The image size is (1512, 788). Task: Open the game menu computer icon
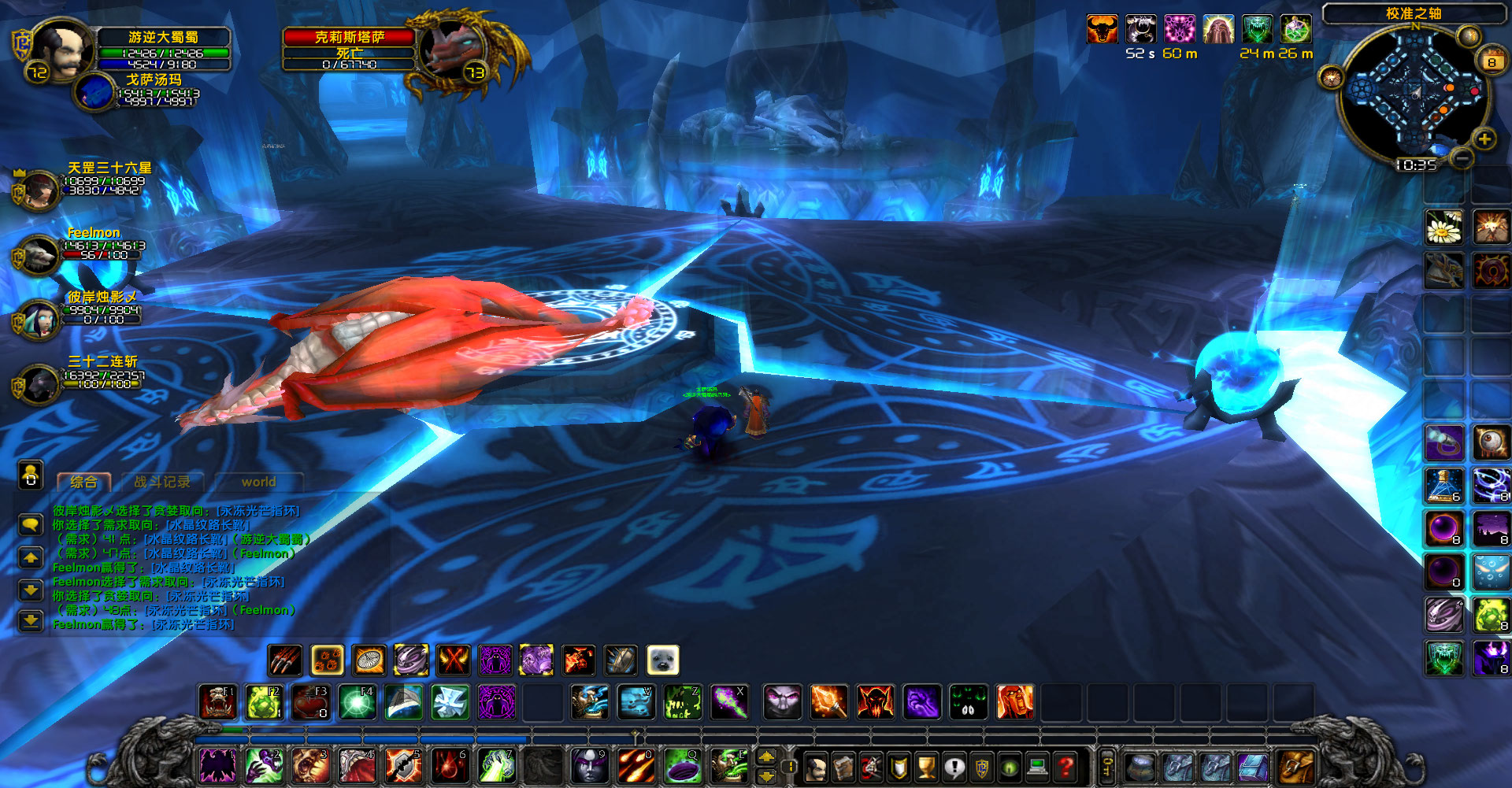1037,768
